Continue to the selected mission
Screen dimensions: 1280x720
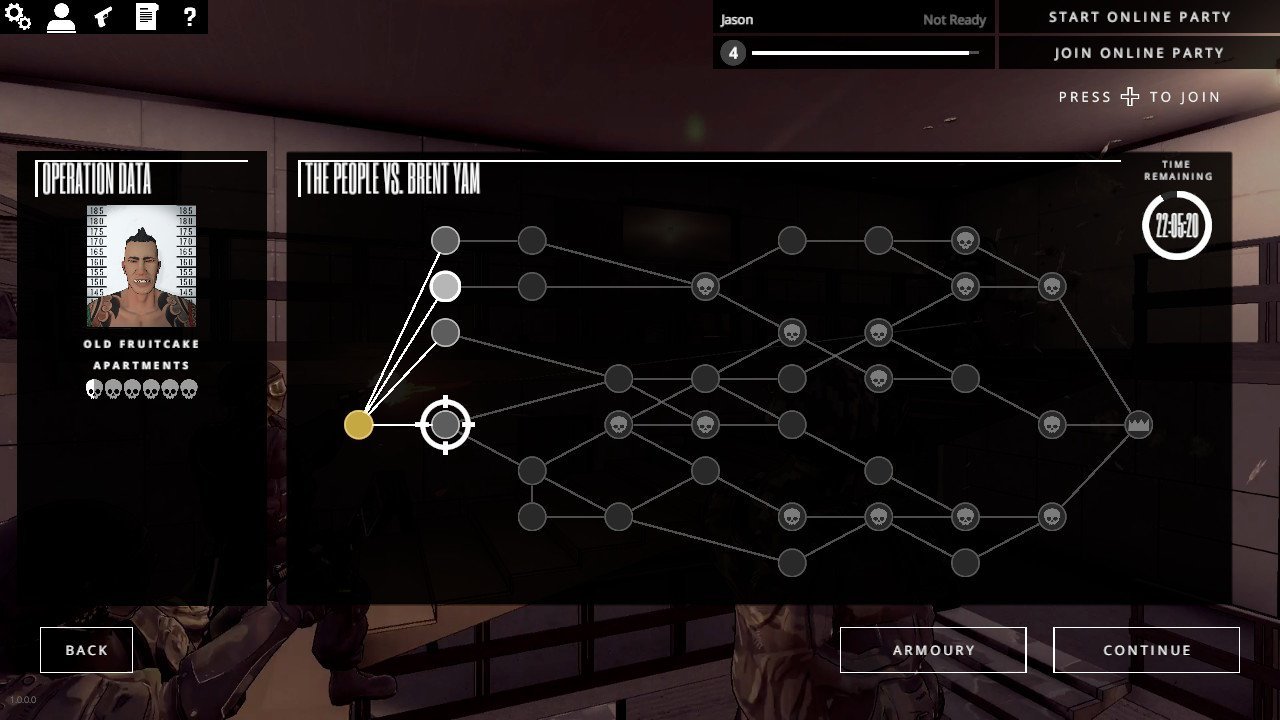1146,650
